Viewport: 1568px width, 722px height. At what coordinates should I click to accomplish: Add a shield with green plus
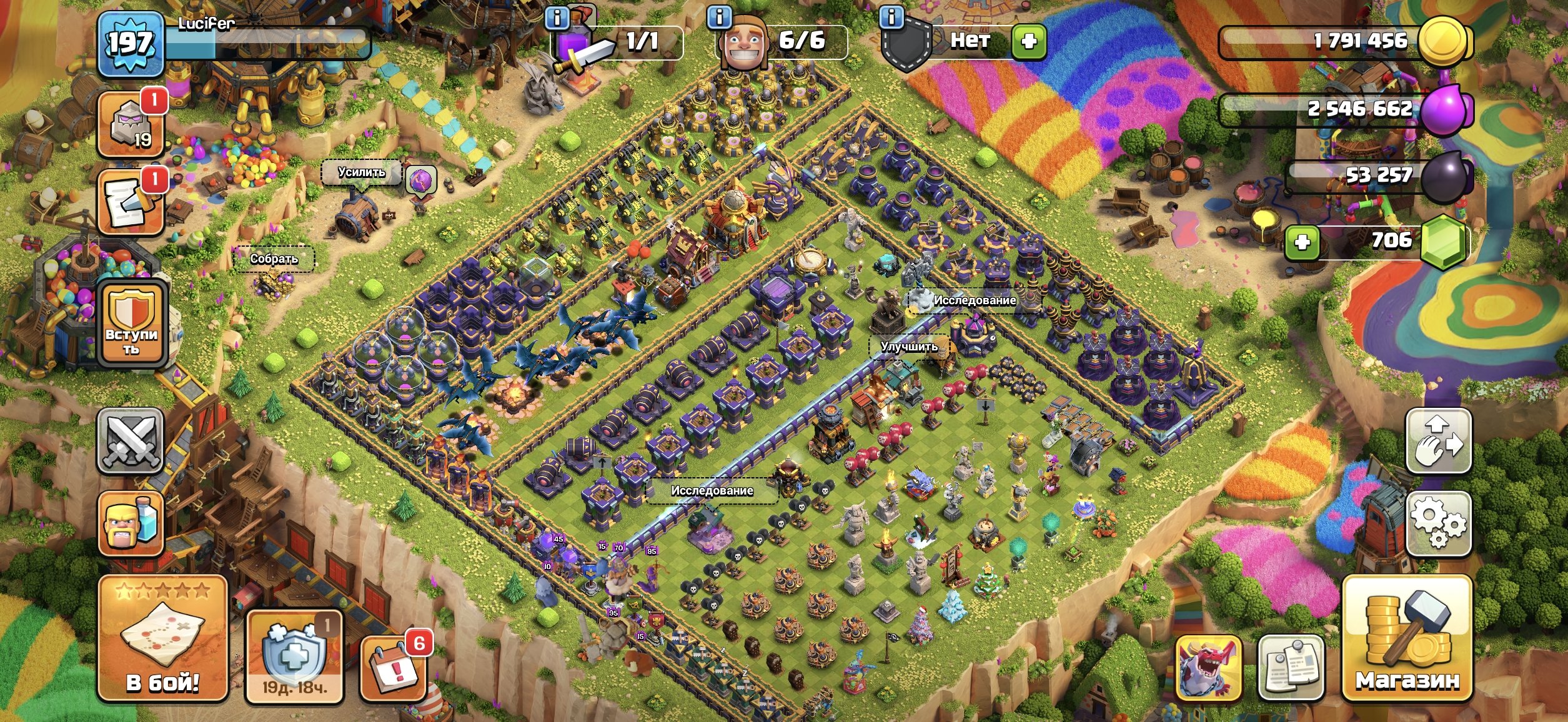(1028, 42)
